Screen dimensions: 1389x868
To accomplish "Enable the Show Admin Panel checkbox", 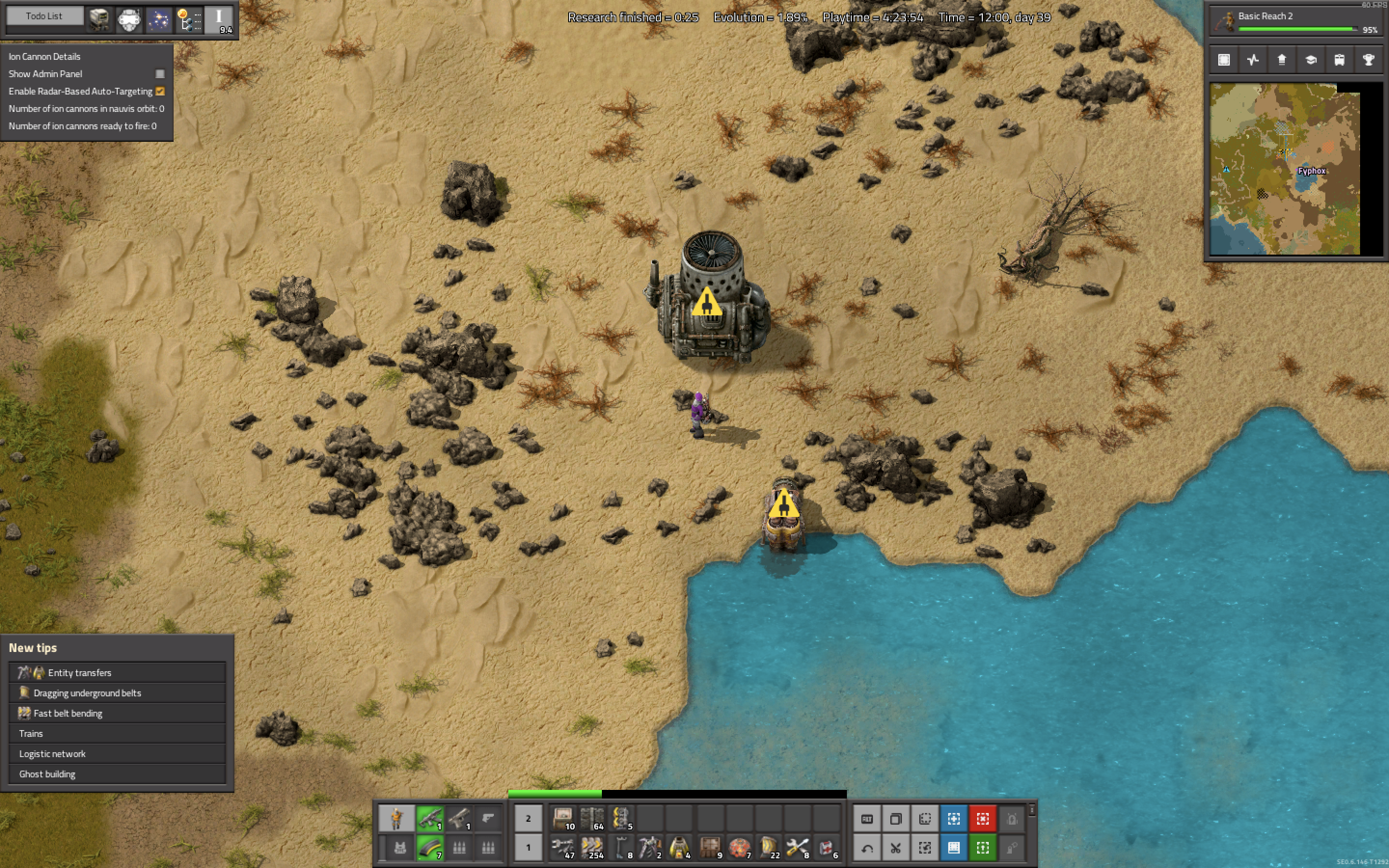I will [159, 73].
